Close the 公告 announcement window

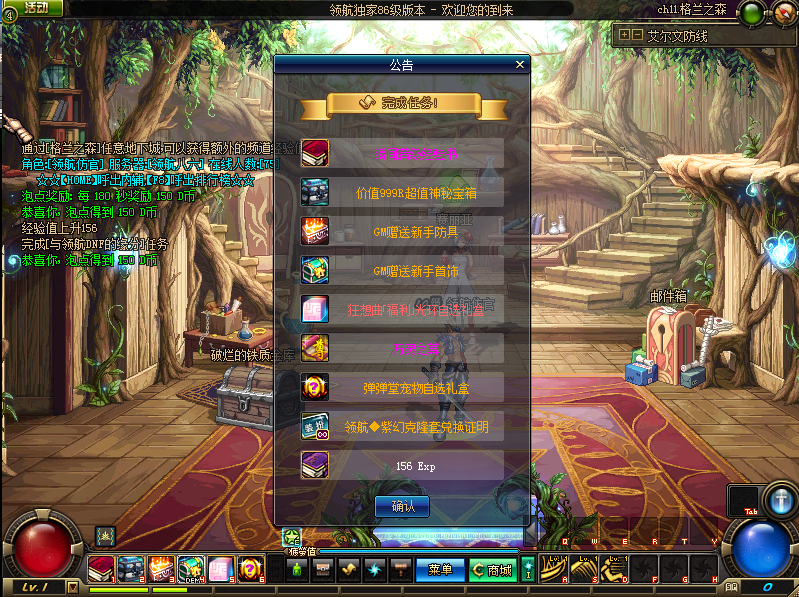[x=519, y=65]
